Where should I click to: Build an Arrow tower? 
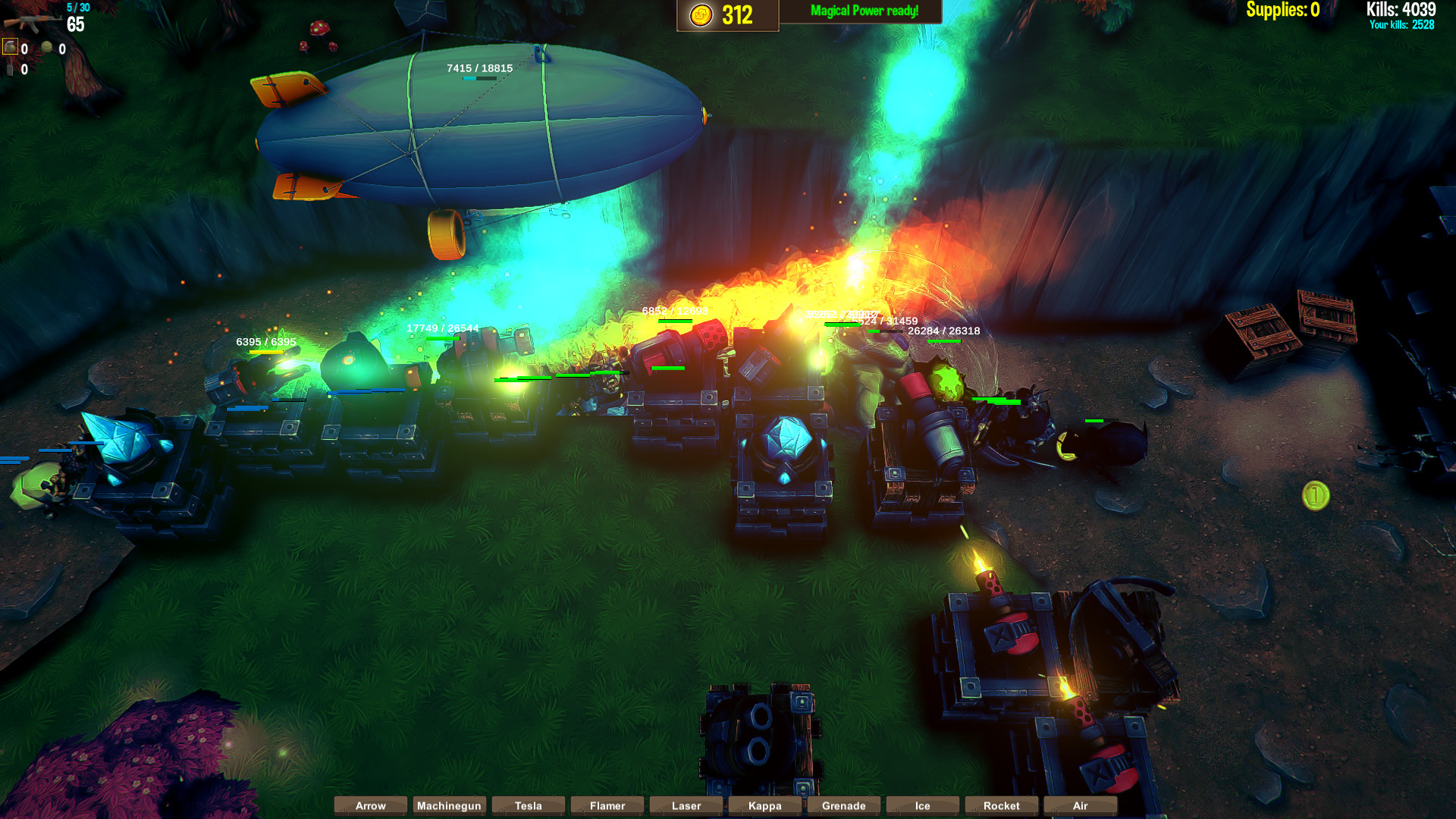(370, 805)
